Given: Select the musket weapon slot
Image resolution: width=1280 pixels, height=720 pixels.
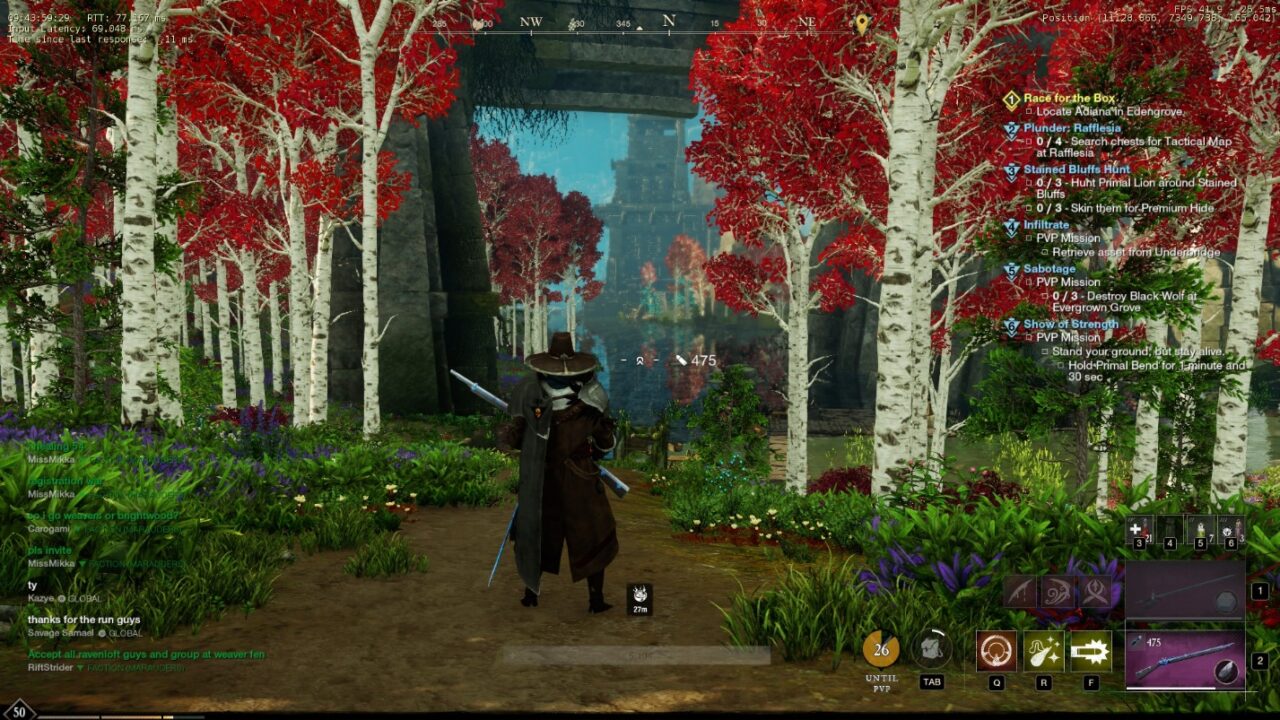Looking at the screenshot, I should pyautogui.click(x=1185, y=659).
